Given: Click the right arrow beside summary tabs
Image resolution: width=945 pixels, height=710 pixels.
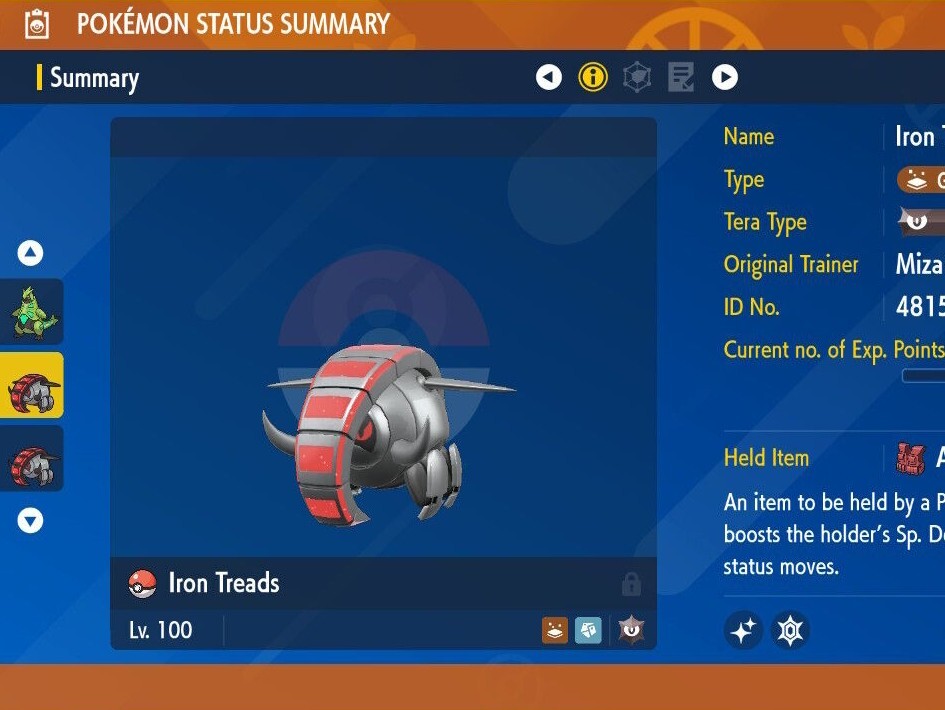Looking at the screenshot, I should (725, 77).
